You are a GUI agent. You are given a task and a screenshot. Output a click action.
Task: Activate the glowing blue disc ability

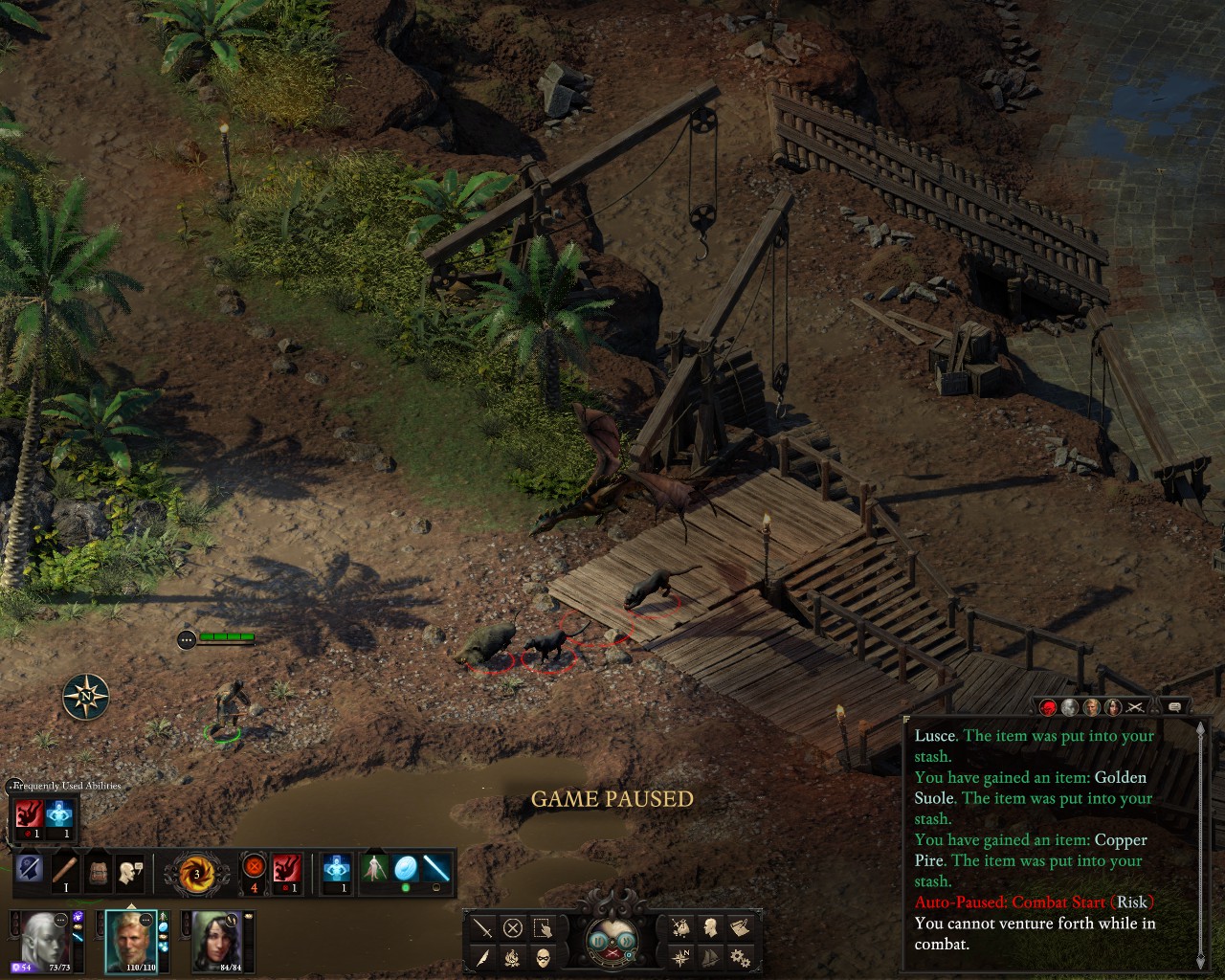(x=406, y=869)
